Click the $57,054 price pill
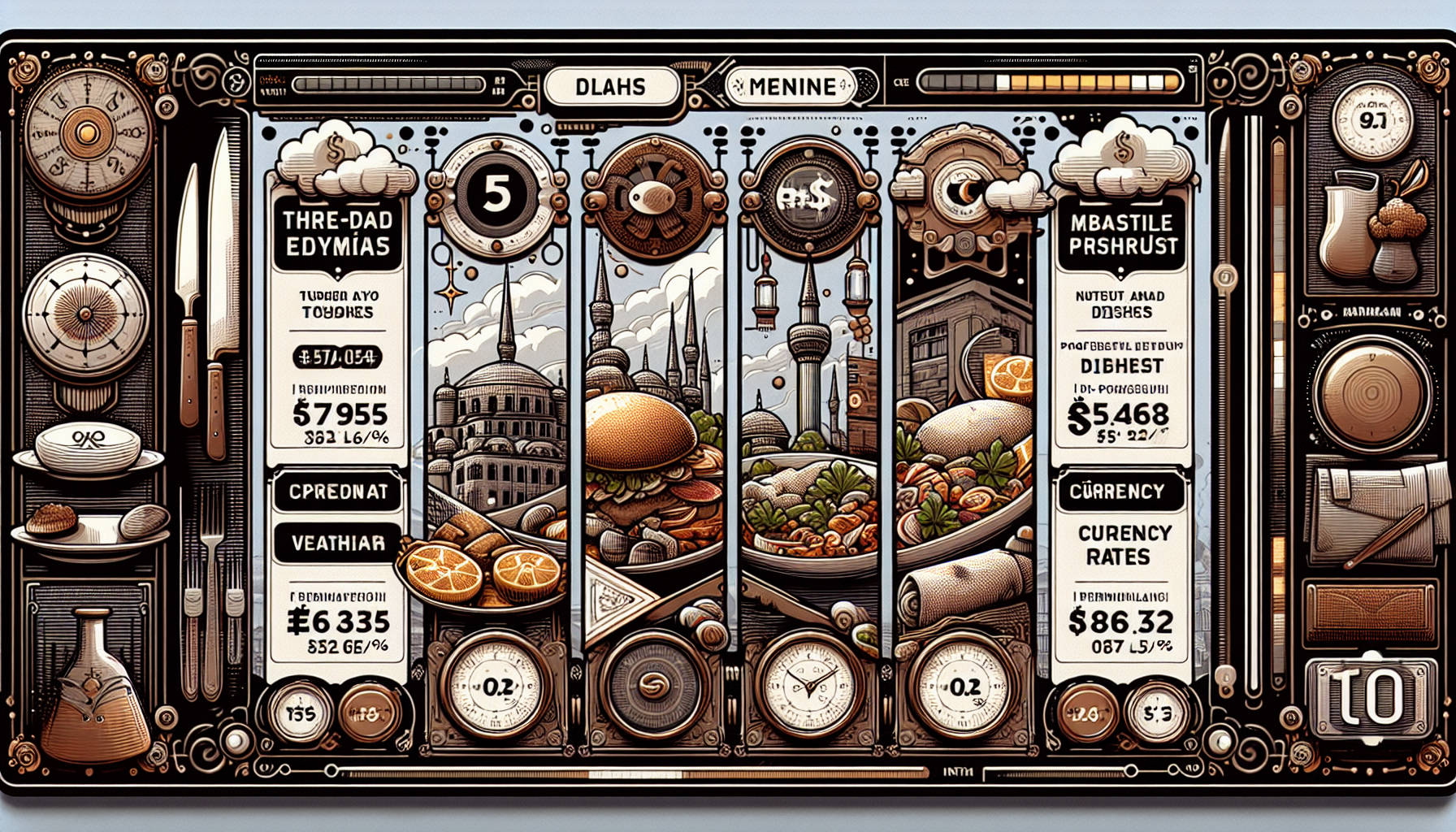 coord(337,357)
